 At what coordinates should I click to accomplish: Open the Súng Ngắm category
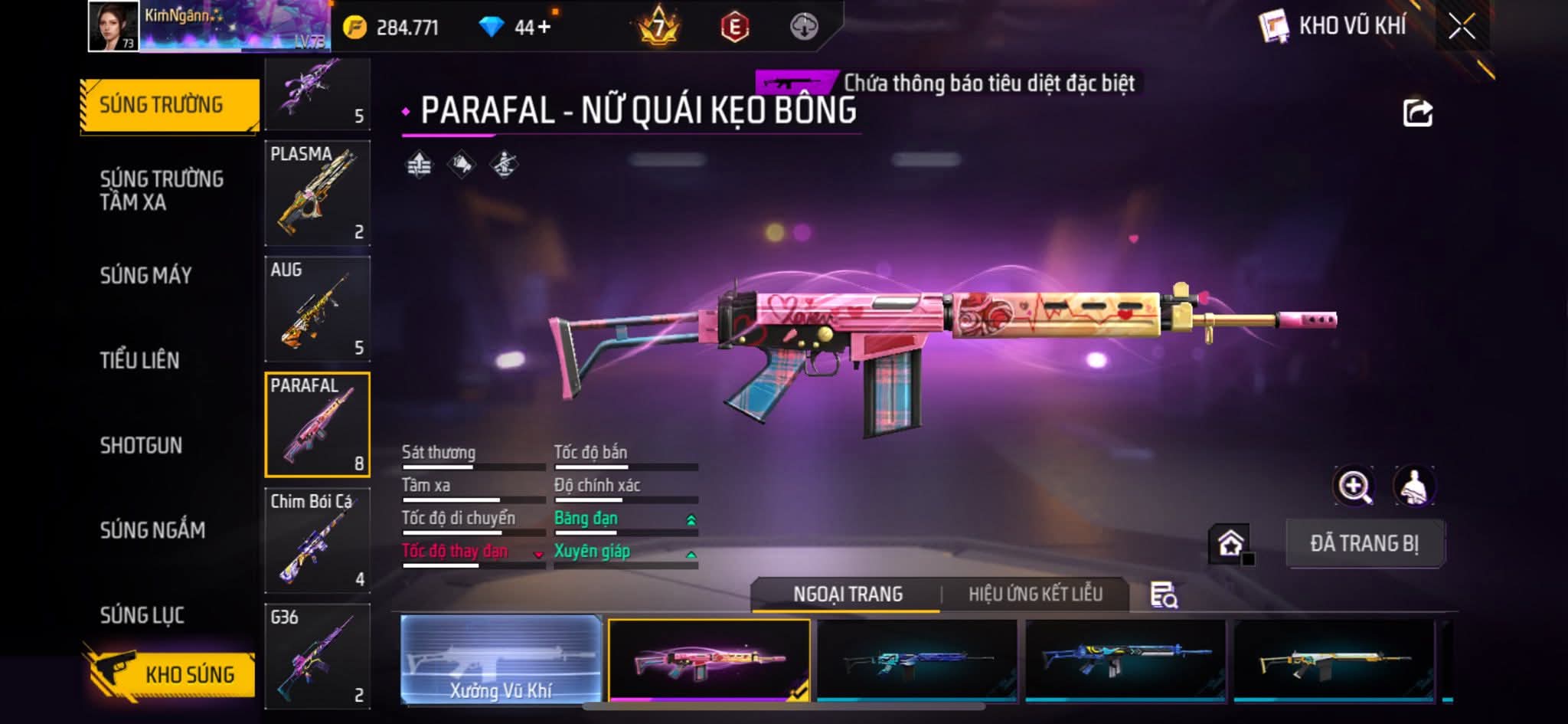point(152,530)
